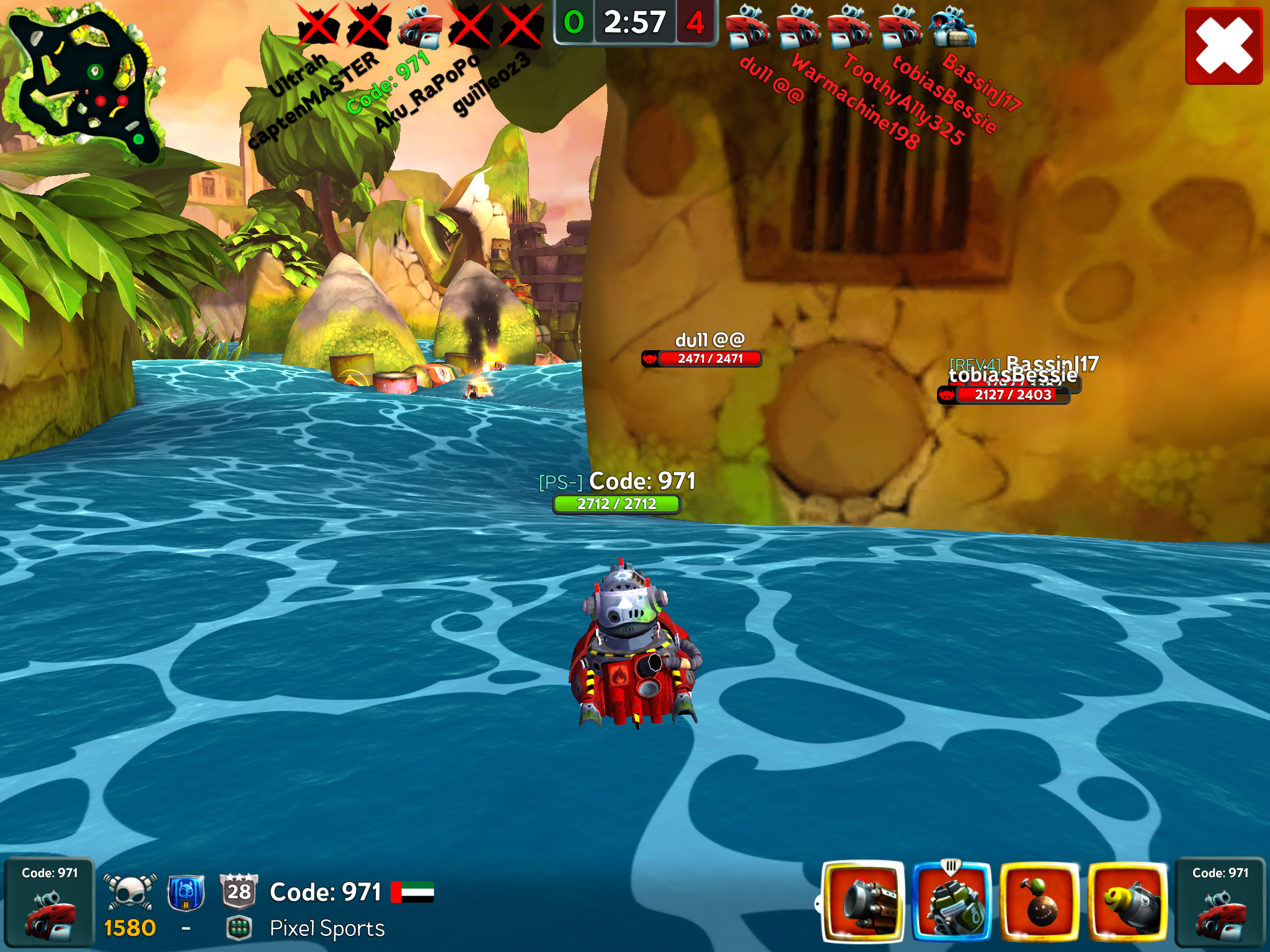The height and width of the screenshot is (952, 1270).
Task: Select Code: 971's surviving ship icon
Action: point(420,28)
